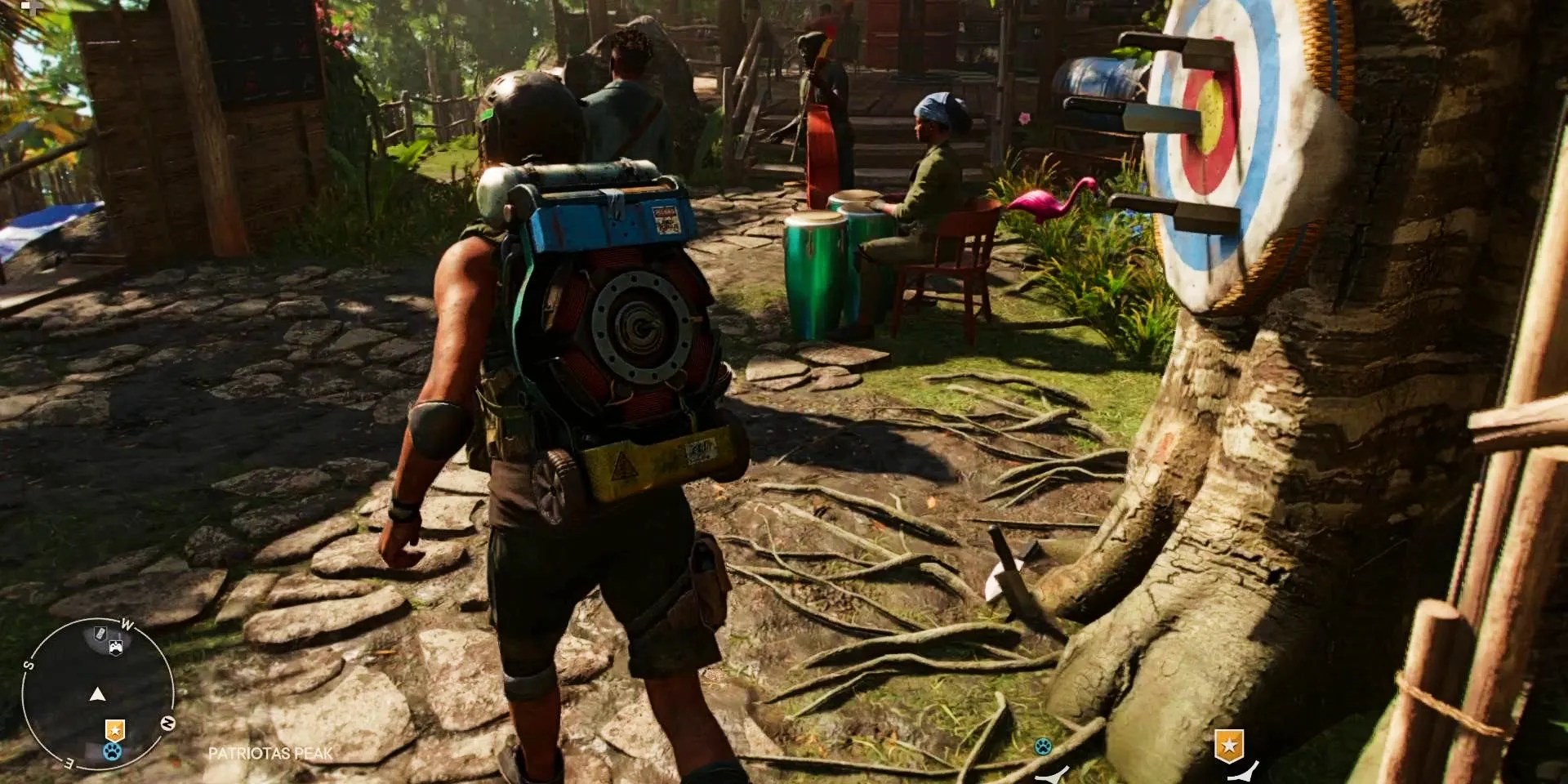The width and height of the screenshot is (1568, 784).
Task: Click the white bird marker at bottom right
Action: pos(1242,773)
